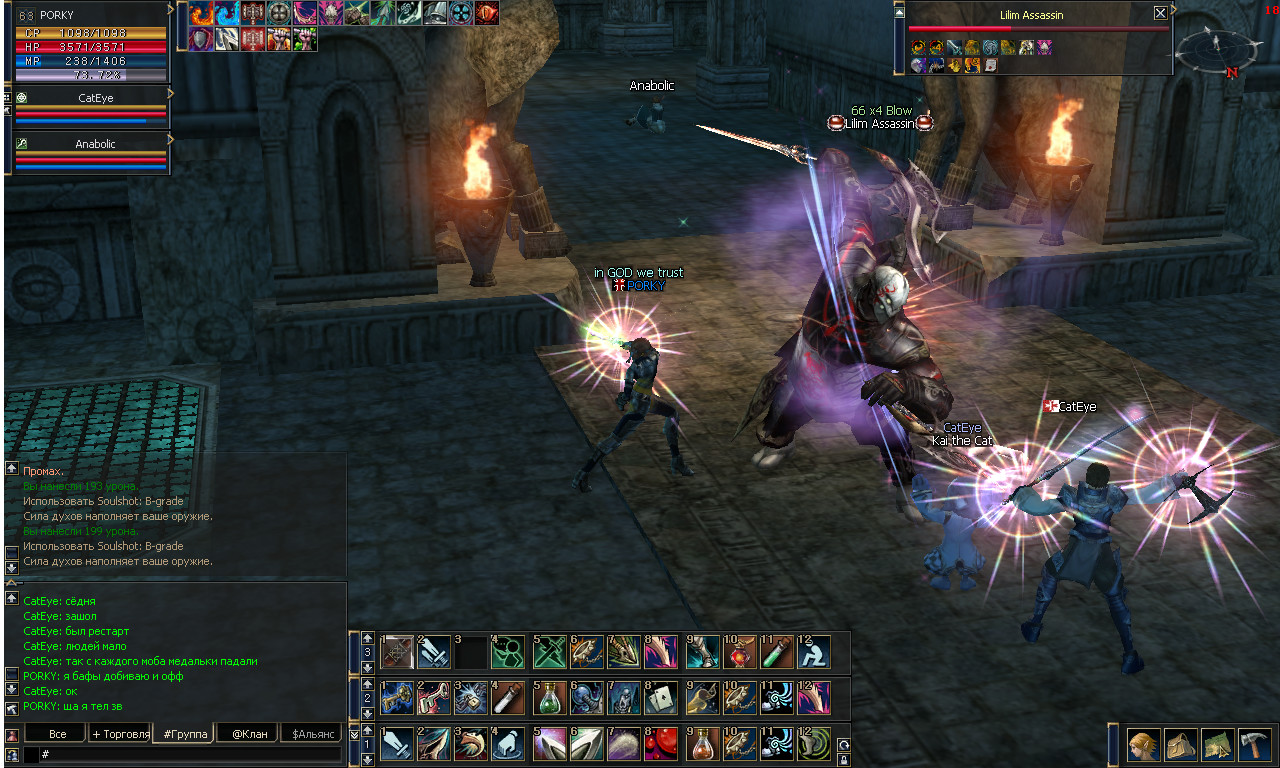Switch to the Клан chat tab

(249, 734)
